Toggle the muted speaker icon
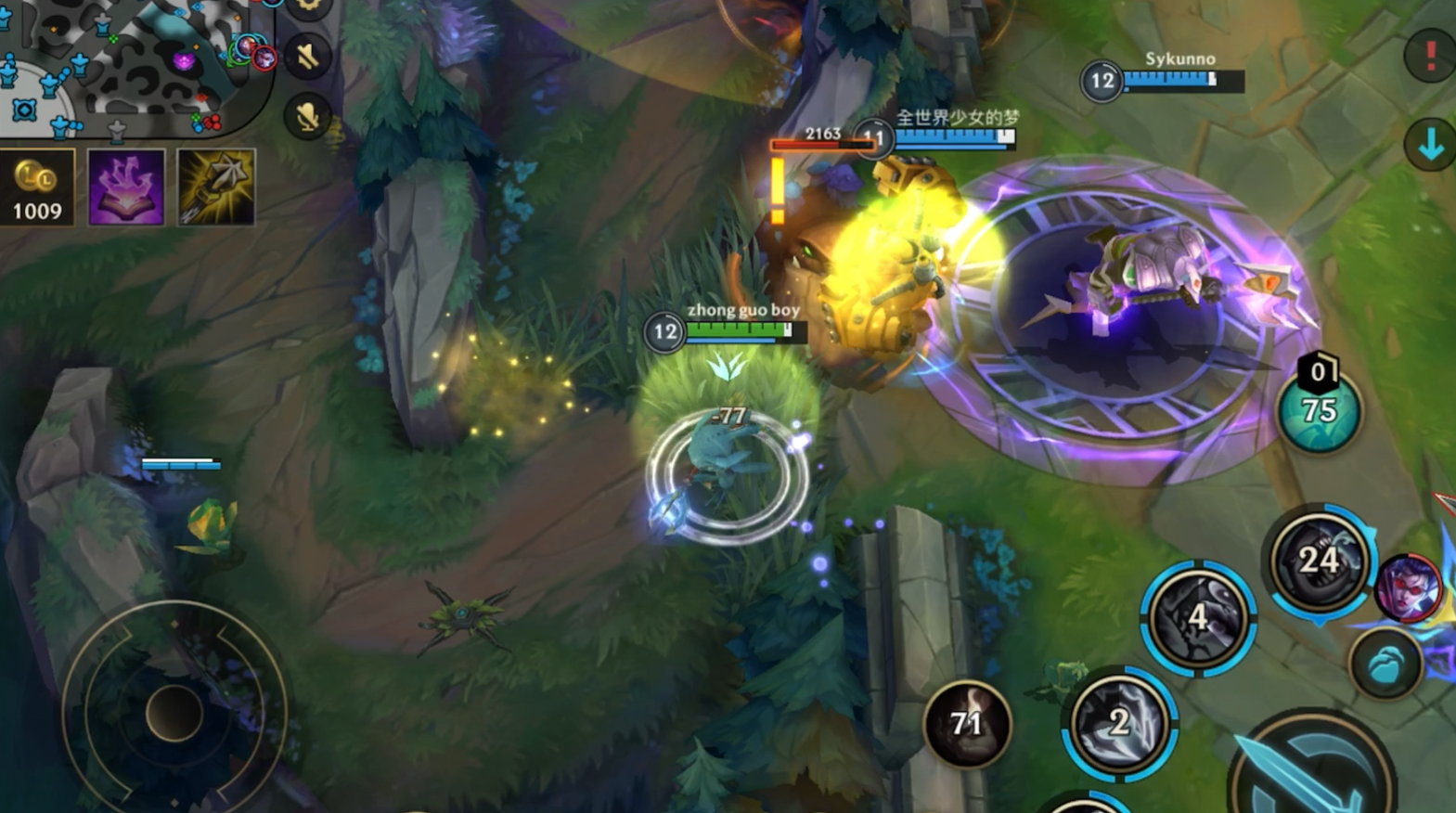The image size is (1456, 813). point(308,58)
